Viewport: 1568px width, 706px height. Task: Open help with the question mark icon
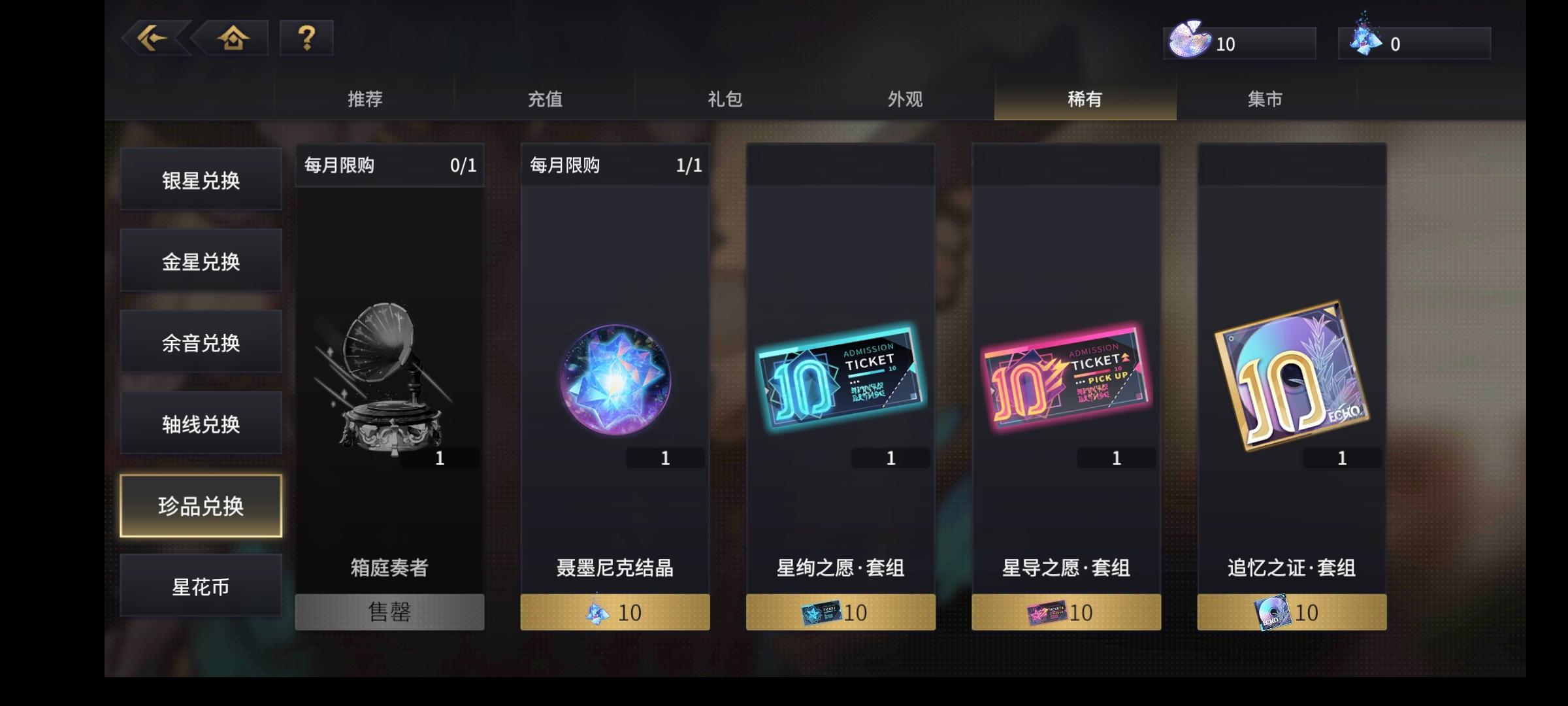[306, 39]
